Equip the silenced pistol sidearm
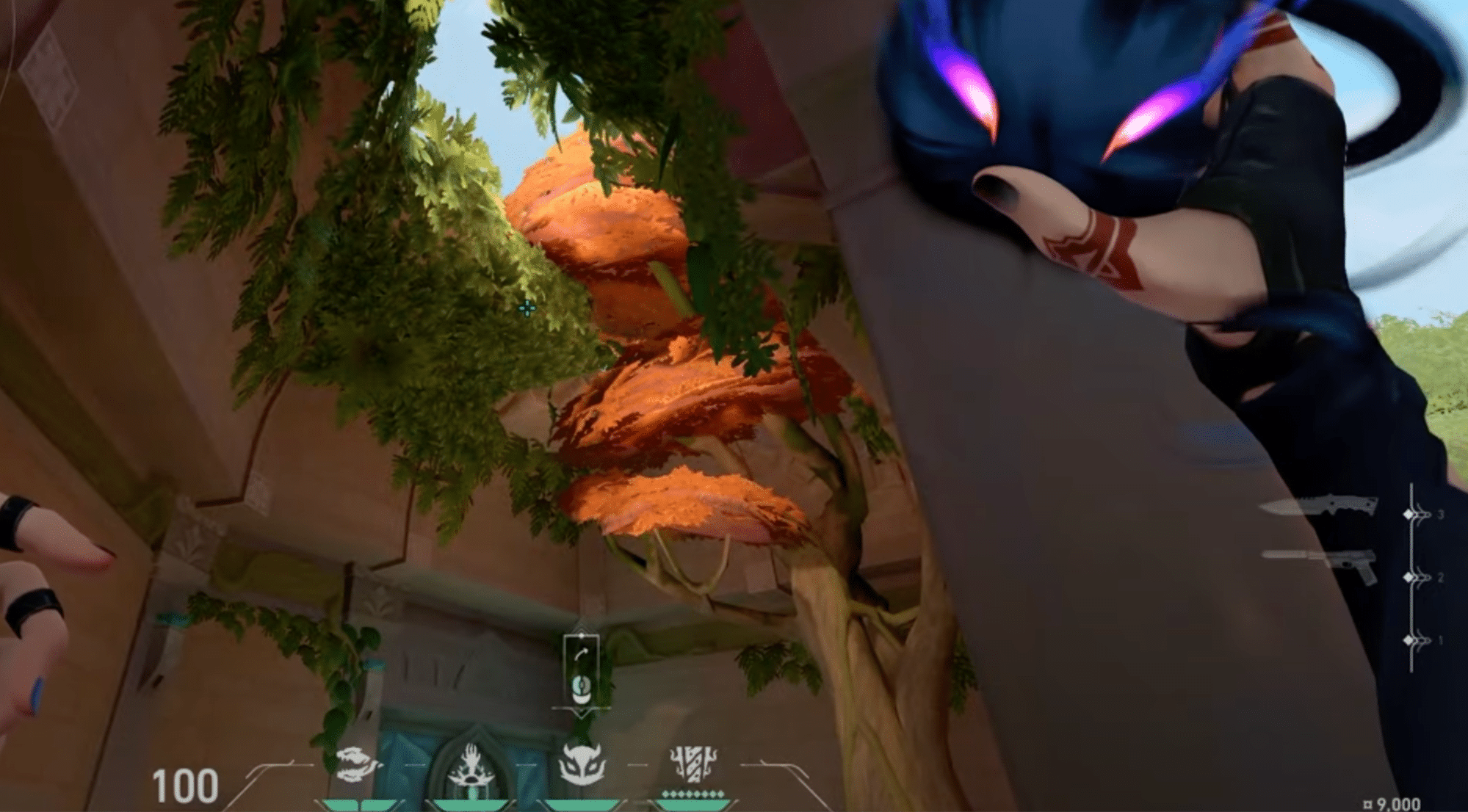The height and width of the screenshot is (812, 1468). point(1320,564)
